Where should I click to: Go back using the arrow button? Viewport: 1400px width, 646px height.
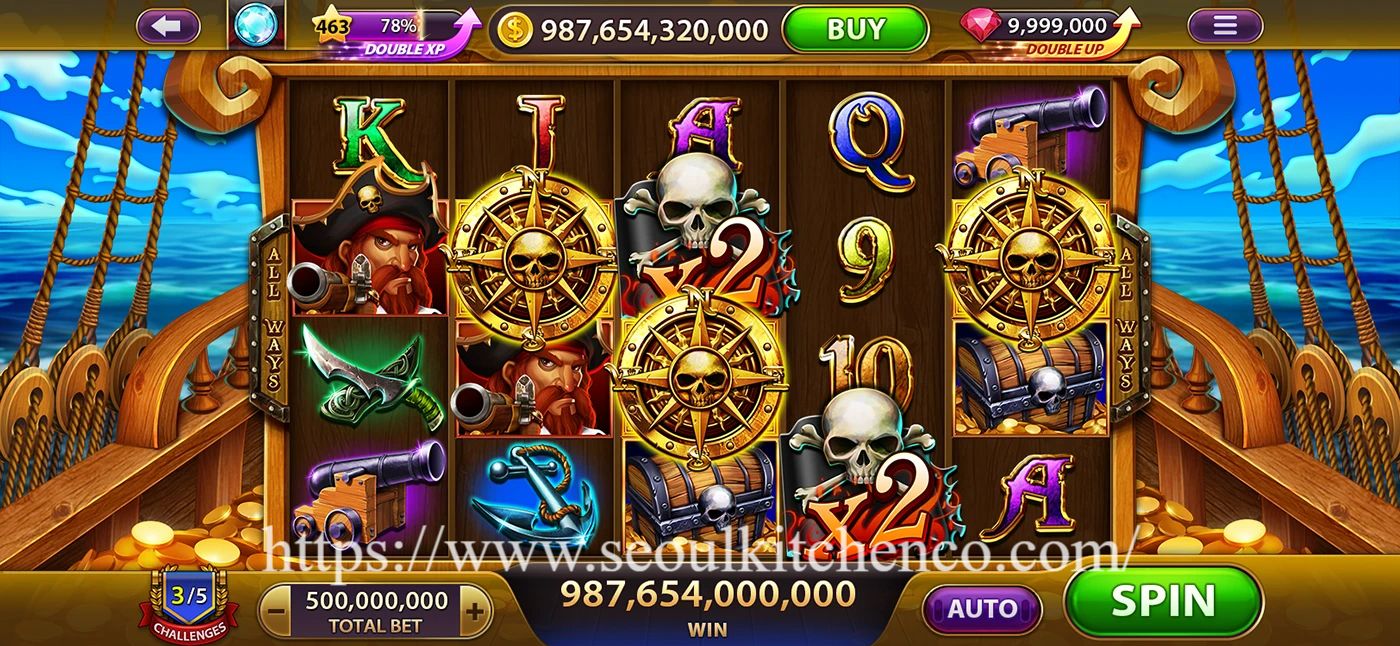[168, 26]
